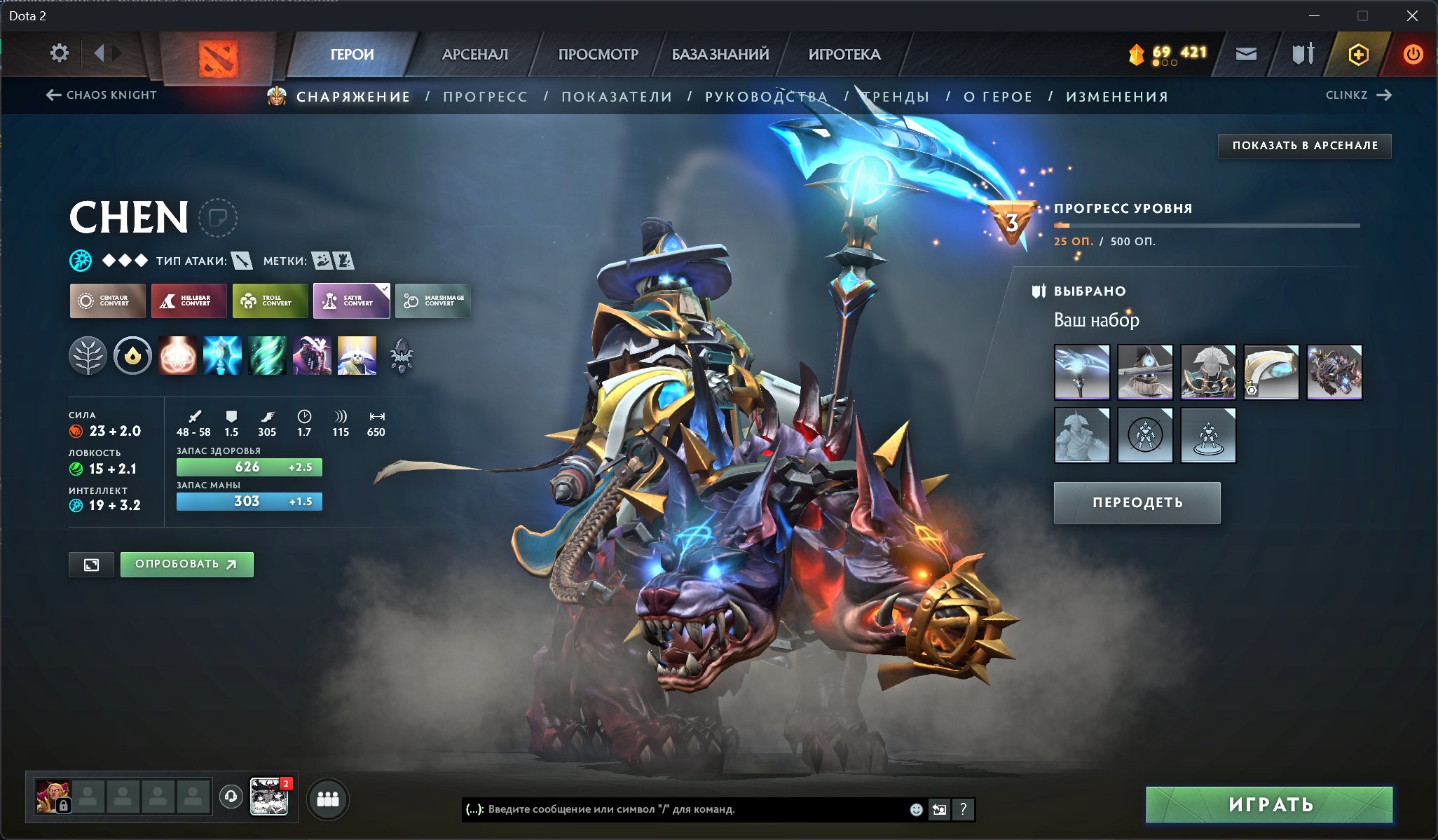Toggle the Satyr Convert option
The image size is (1438, 840).
pyautogui.click(x=351, y=301)
